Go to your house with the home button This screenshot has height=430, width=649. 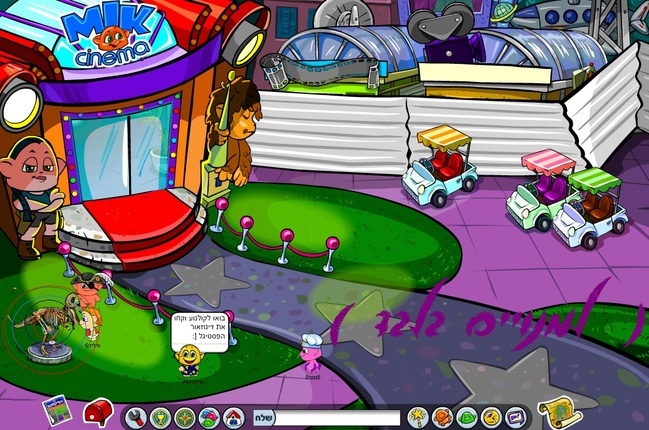232,416
